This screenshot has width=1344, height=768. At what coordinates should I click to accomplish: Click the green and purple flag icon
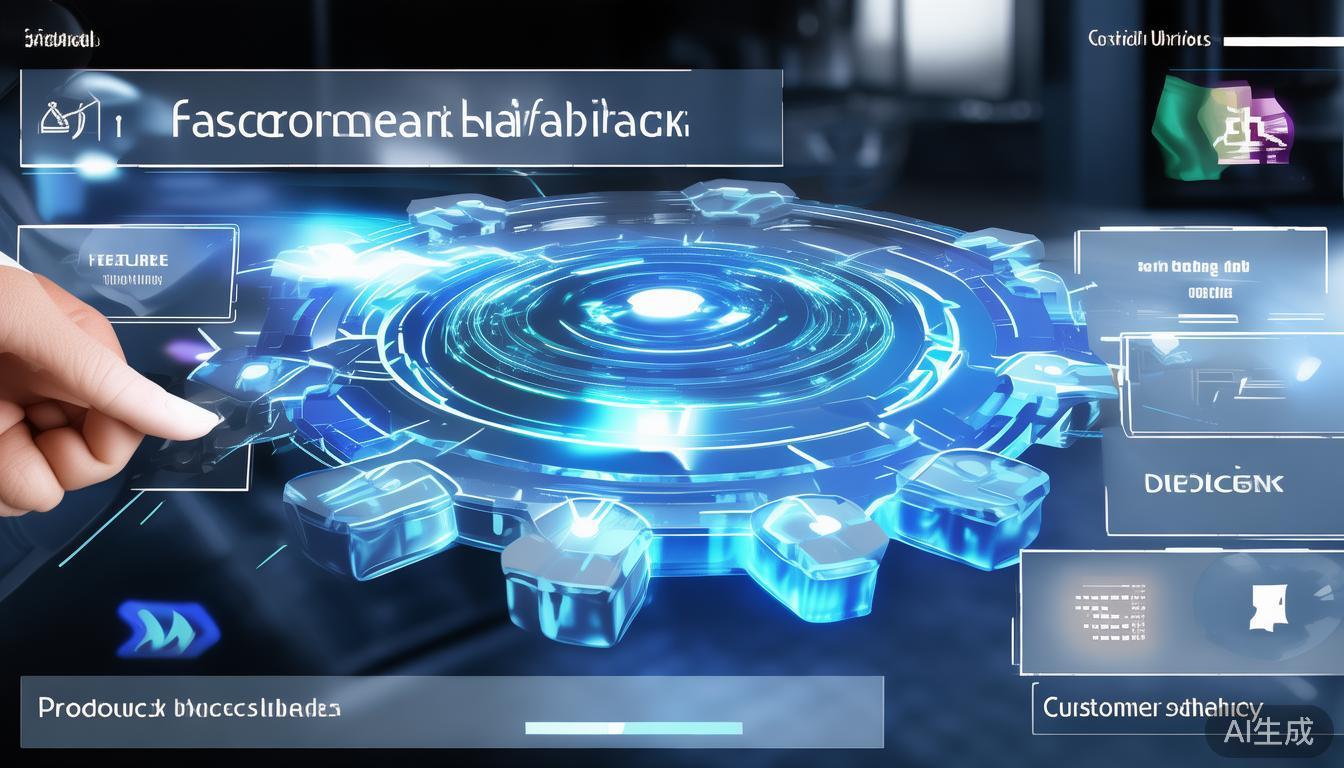[1222, 124]
